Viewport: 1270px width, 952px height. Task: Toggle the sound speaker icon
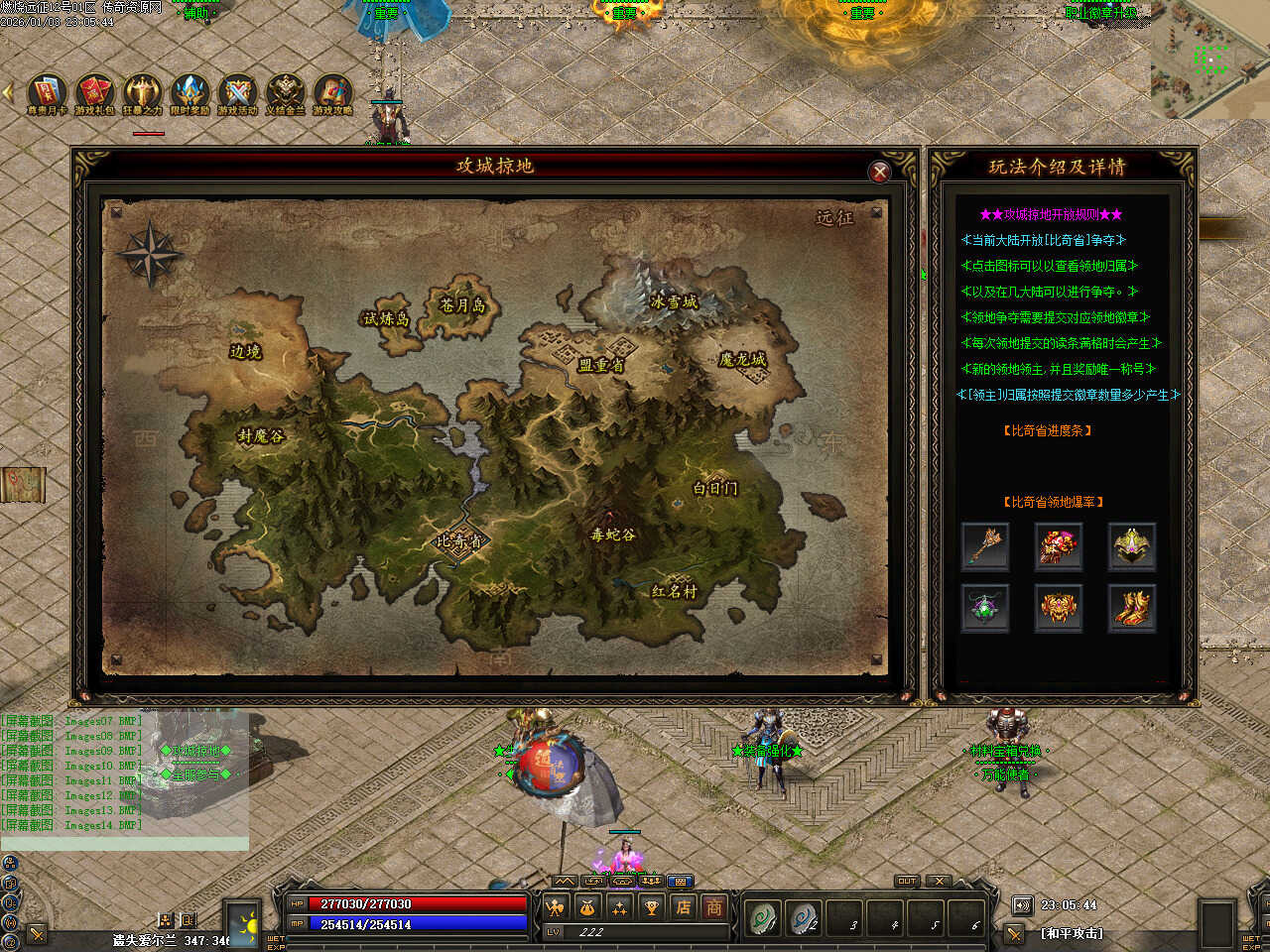(x=1022, y=905)
